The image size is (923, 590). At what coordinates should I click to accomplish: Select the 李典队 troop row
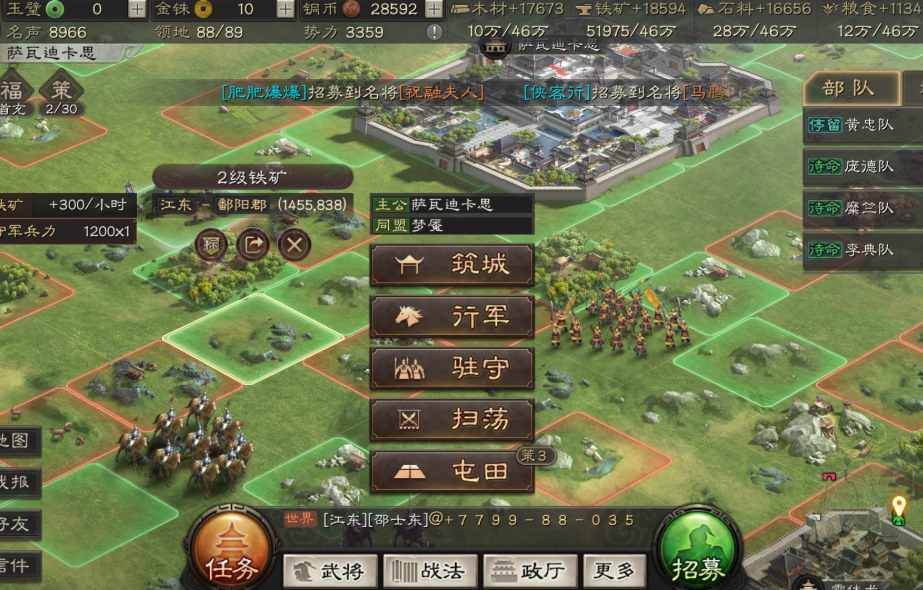point(863,249)
